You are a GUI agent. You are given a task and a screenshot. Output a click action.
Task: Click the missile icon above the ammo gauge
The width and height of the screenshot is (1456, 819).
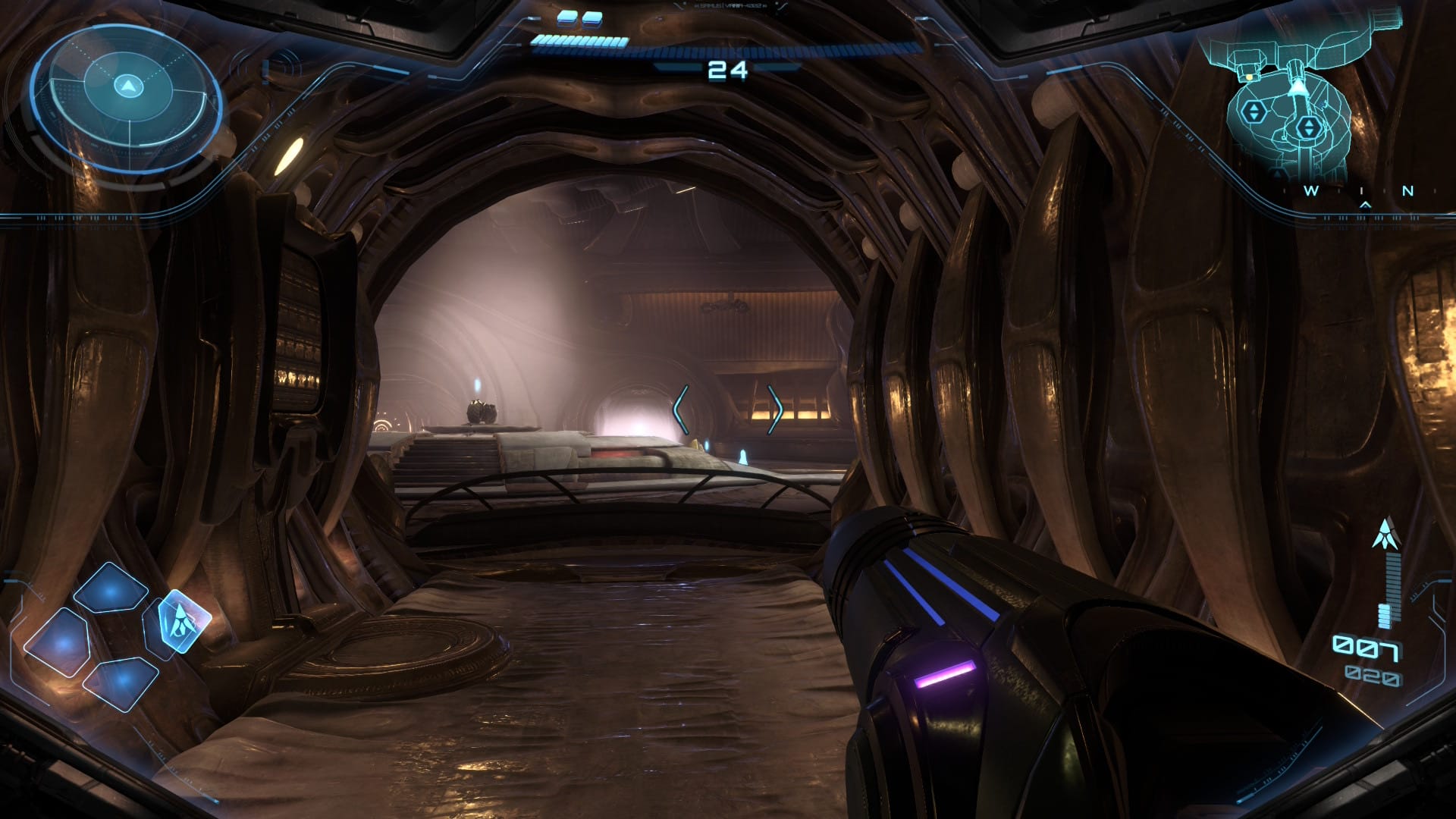point(1385,534)
